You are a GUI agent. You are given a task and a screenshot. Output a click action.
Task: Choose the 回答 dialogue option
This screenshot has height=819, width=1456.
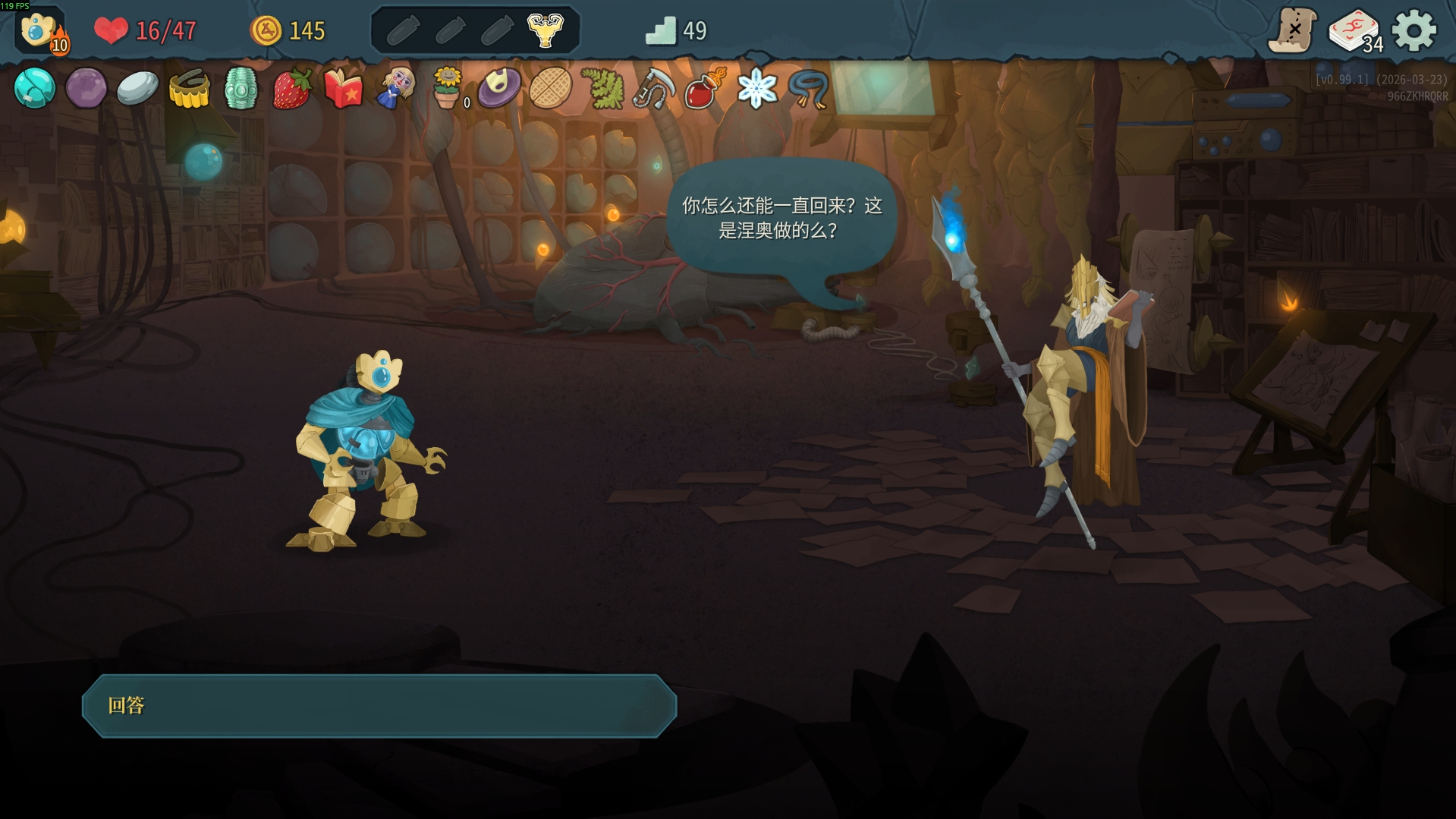pos(379,706)
